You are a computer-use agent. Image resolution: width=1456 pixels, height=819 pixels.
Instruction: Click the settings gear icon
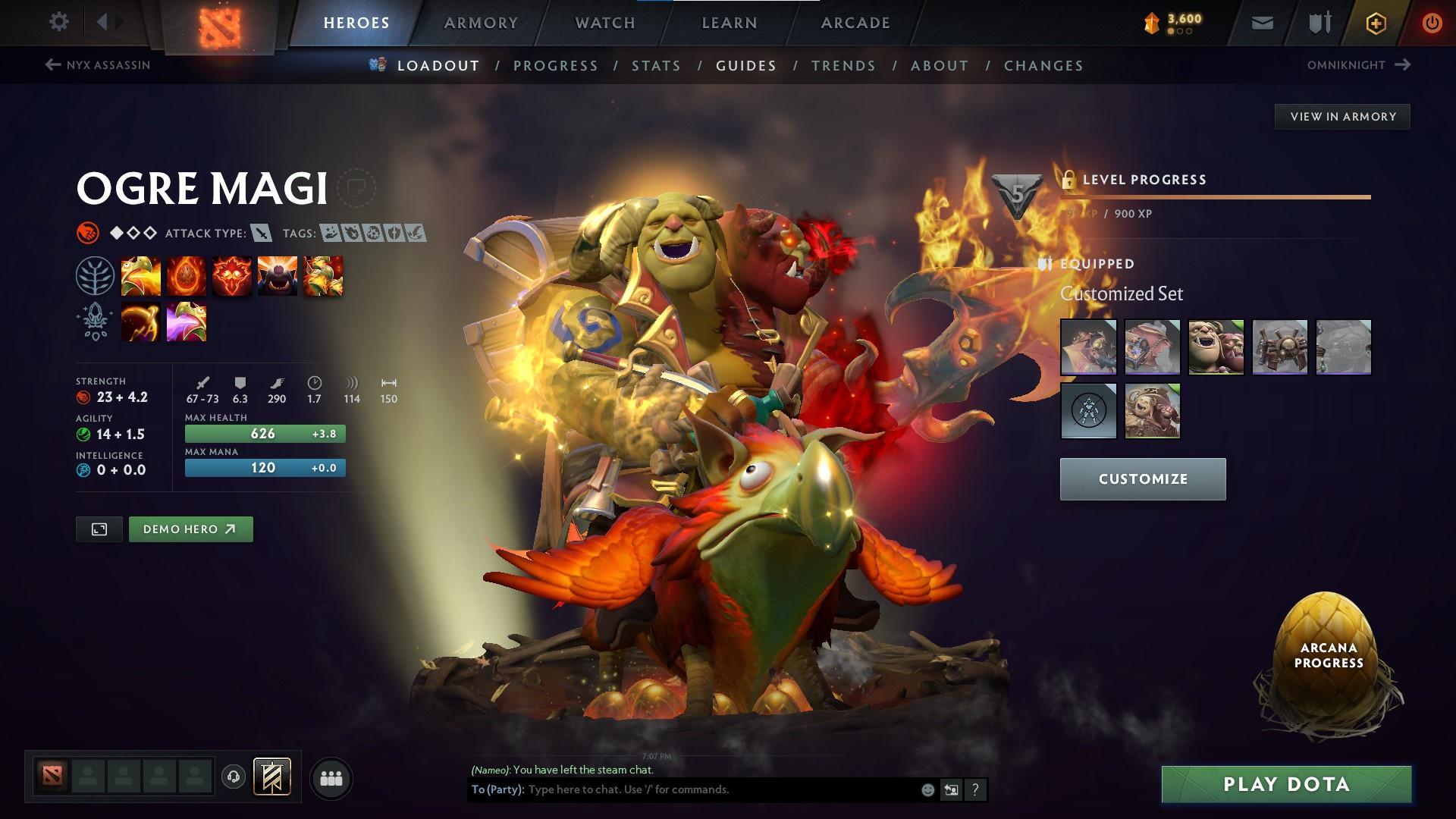click(x=58, y=22)
